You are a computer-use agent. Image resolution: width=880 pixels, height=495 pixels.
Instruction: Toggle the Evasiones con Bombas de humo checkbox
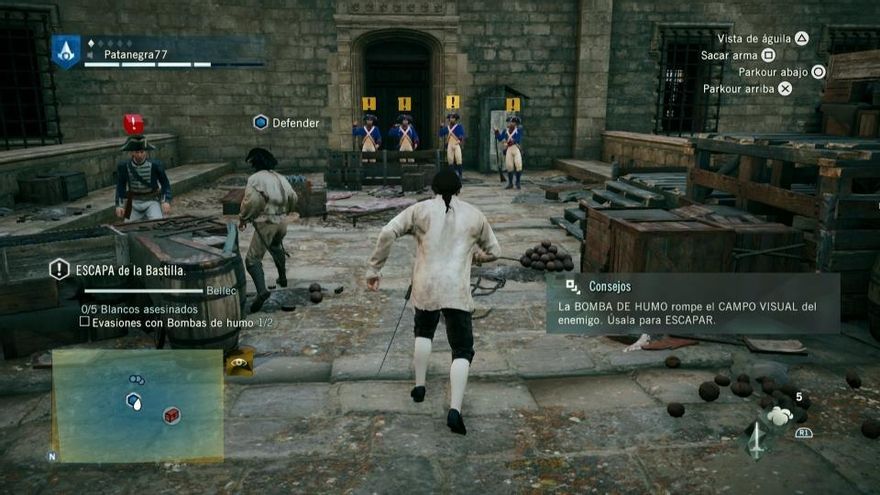coord(85,322)
